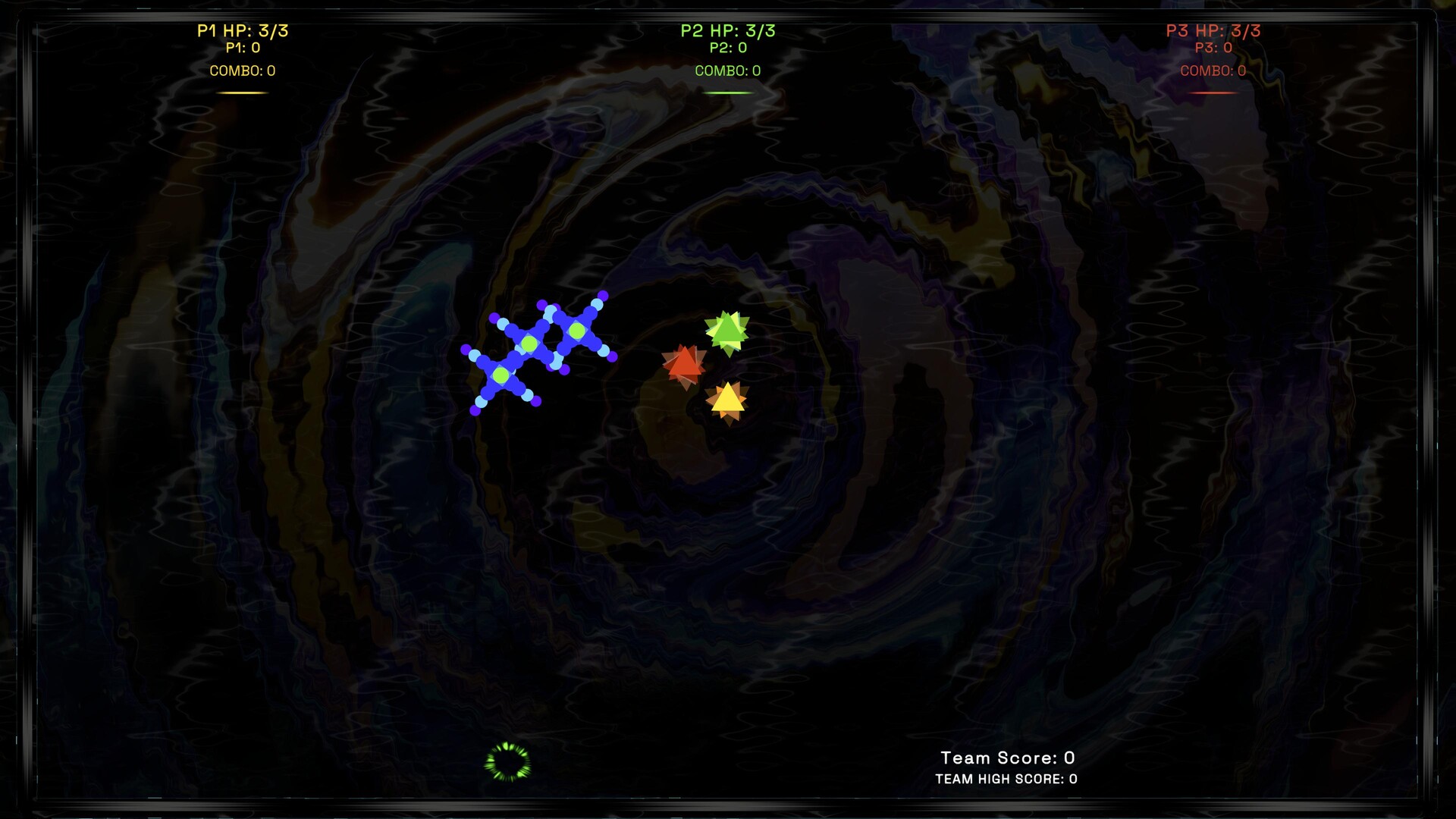The height and width of the screenshot is (819, 1456).
Task: Click the green star enemy
Action: click(x=728, y=331)
